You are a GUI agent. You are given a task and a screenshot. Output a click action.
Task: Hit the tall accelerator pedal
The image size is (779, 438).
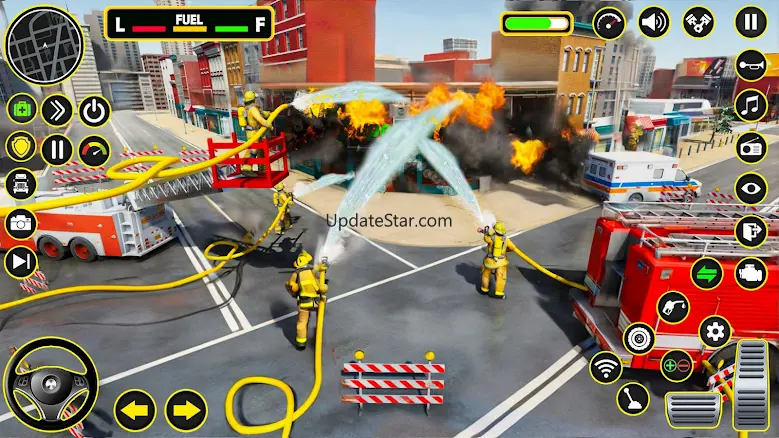(751, 384)
